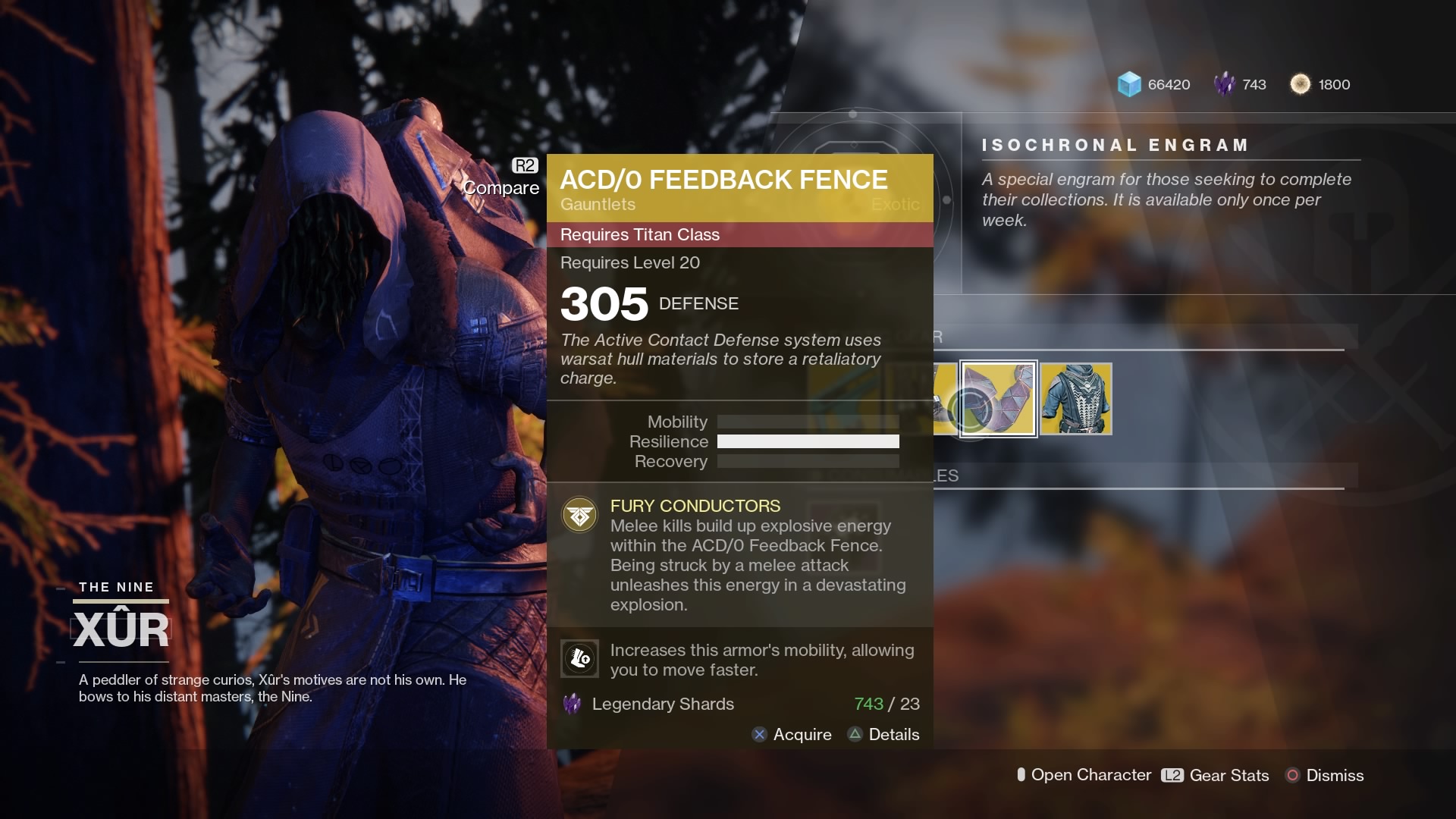Click the X Acquire button icon
This screenshot has height=819, width=1456.
point(759,734)
